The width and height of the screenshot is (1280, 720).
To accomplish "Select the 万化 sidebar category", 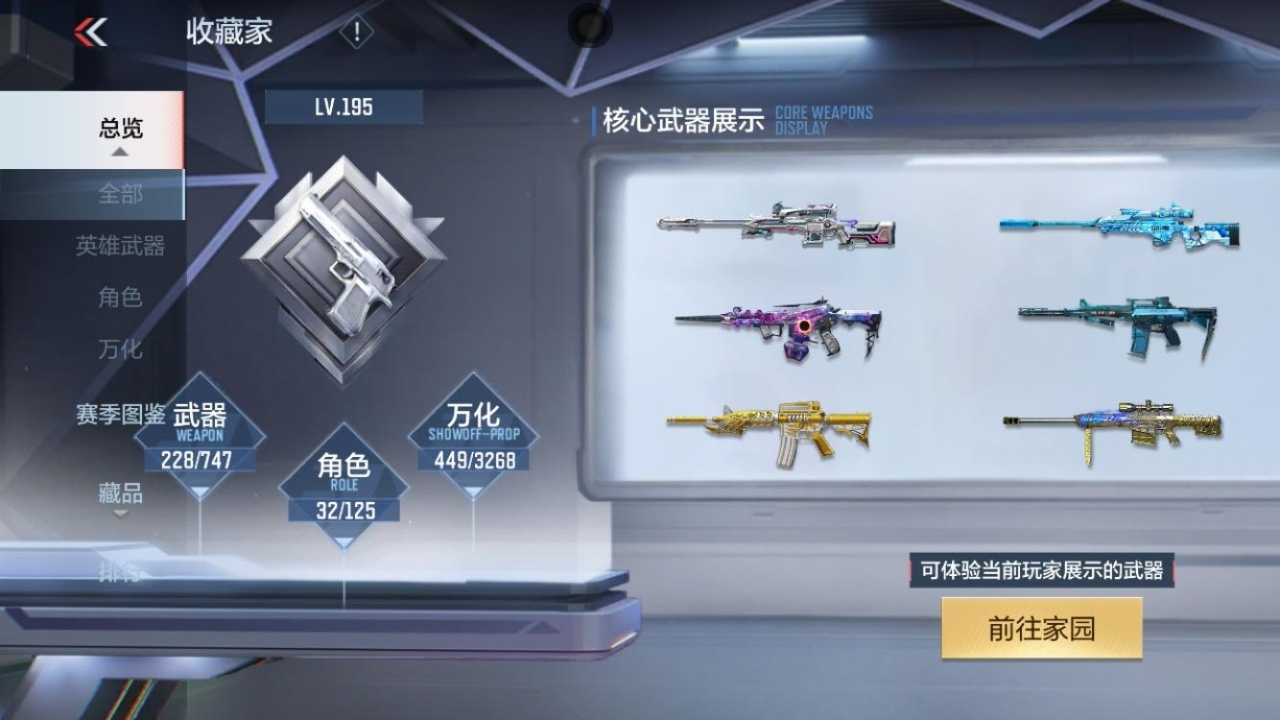I will (119, 350).
